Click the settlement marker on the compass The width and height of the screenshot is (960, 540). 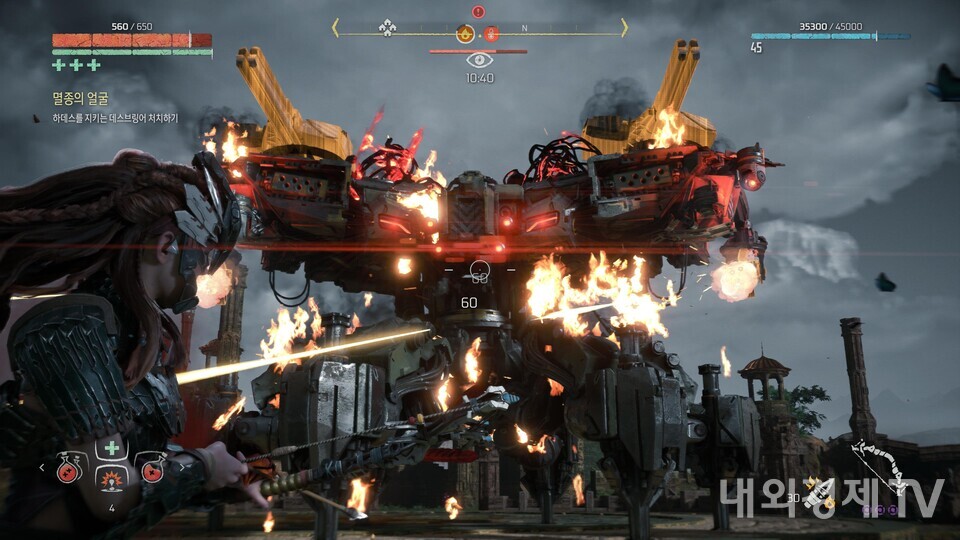tap(387, 28)
